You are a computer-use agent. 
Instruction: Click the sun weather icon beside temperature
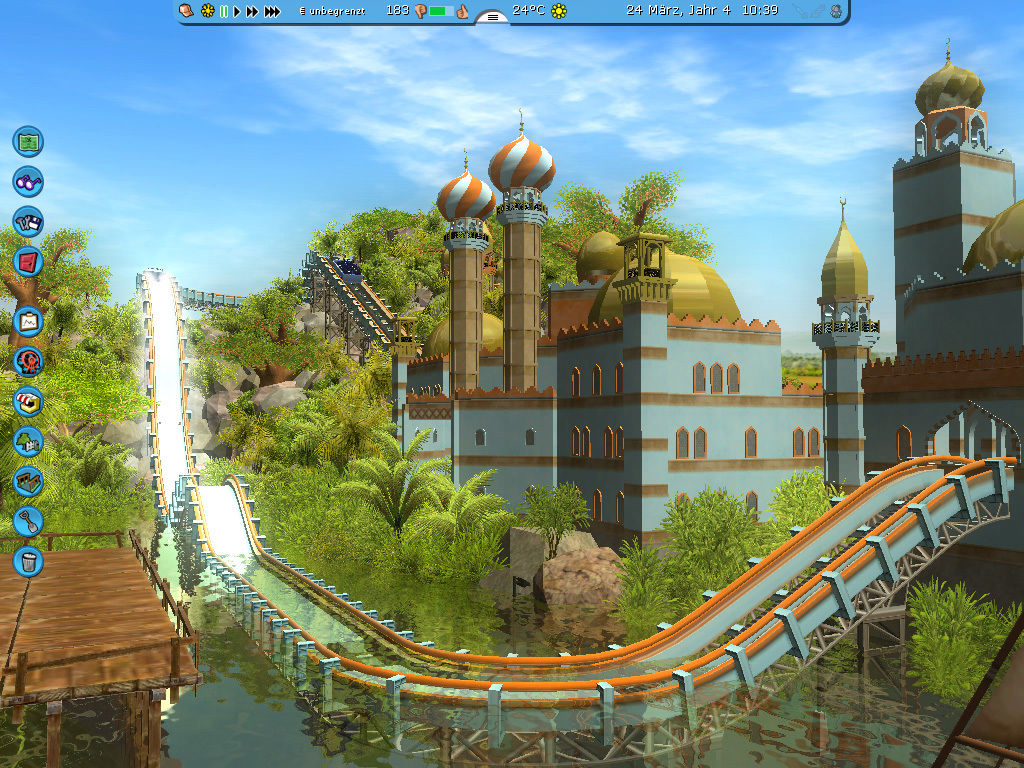pos(559,11)
